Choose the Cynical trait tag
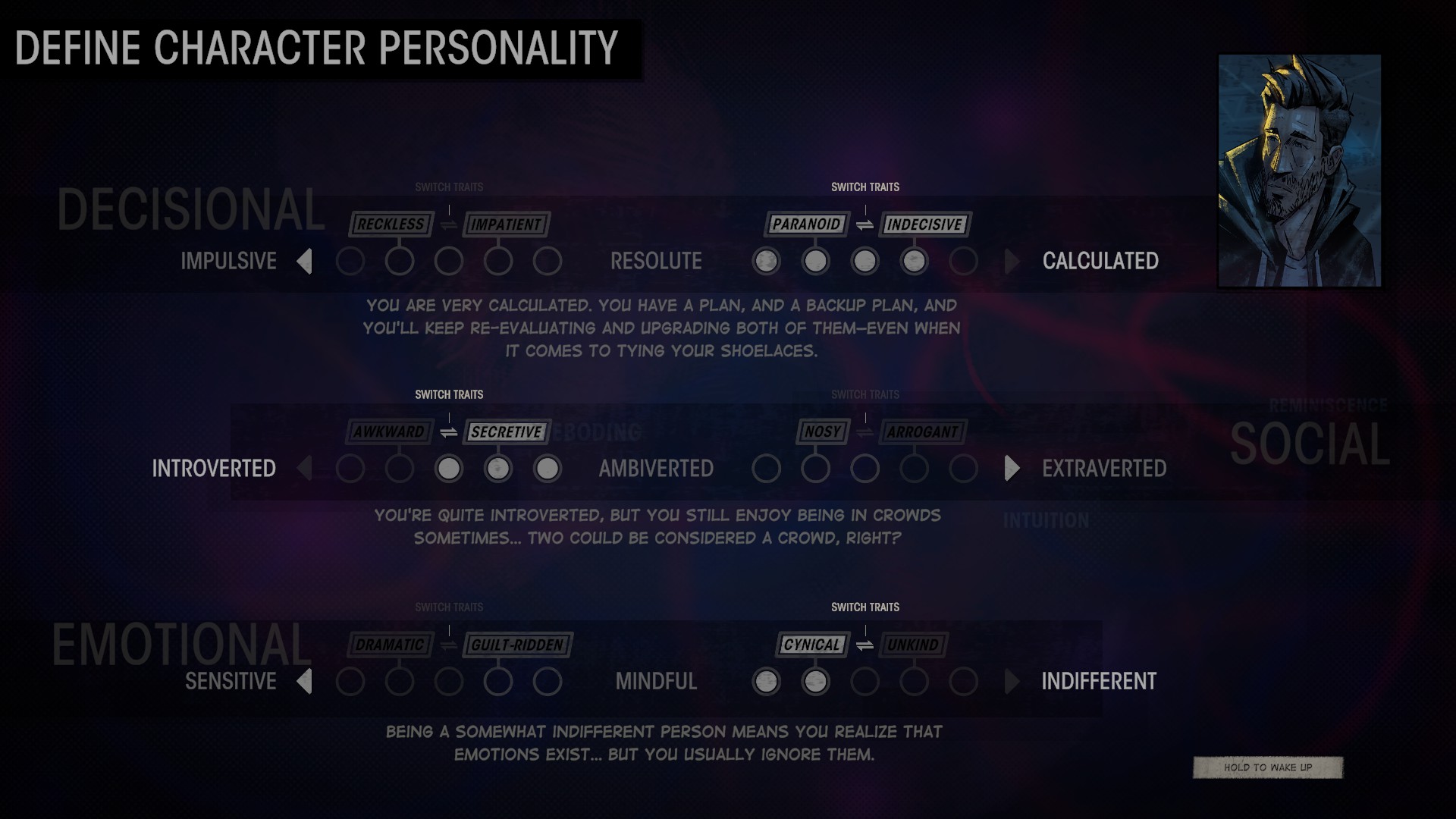 [811, 645]
